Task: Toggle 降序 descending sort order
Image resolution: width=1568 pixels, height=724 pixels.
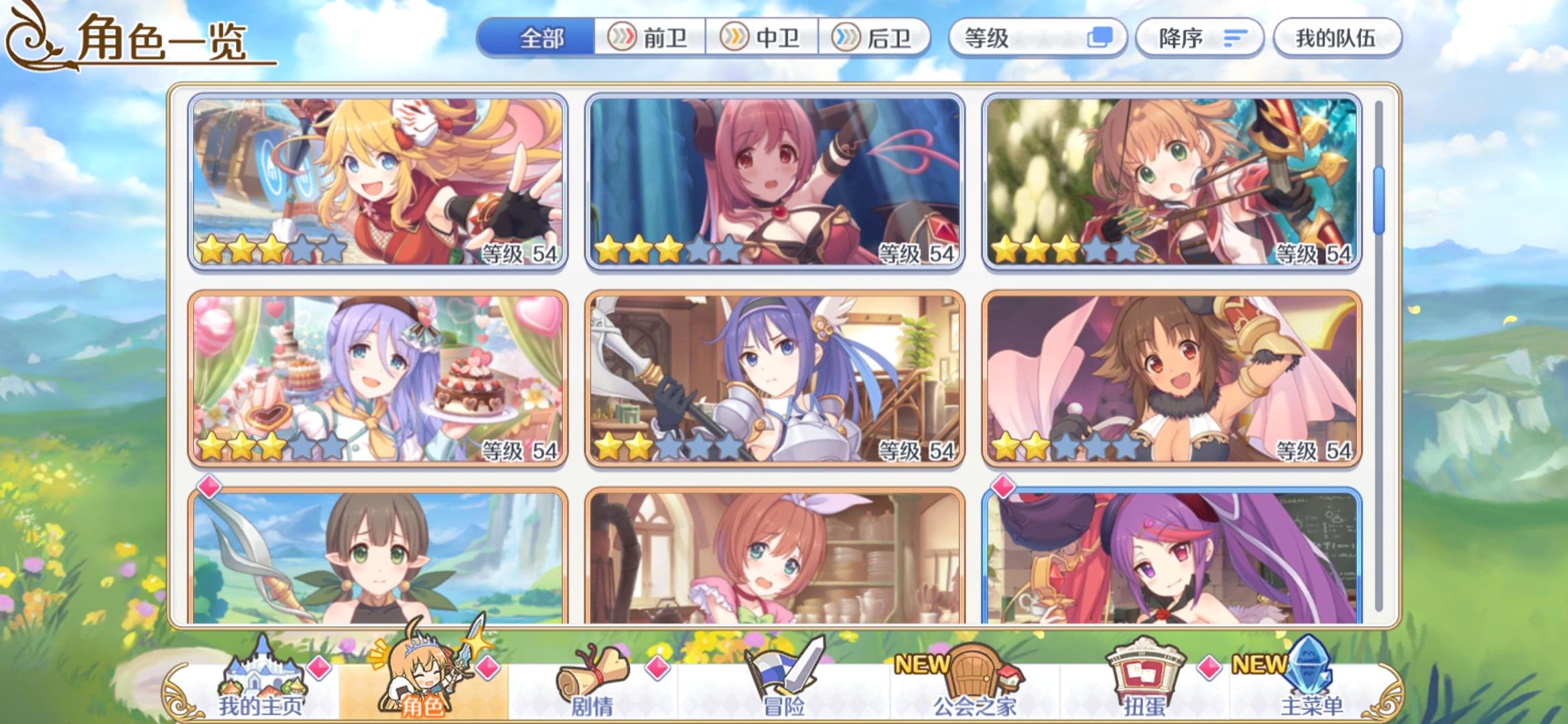Action: [1198, 38]
